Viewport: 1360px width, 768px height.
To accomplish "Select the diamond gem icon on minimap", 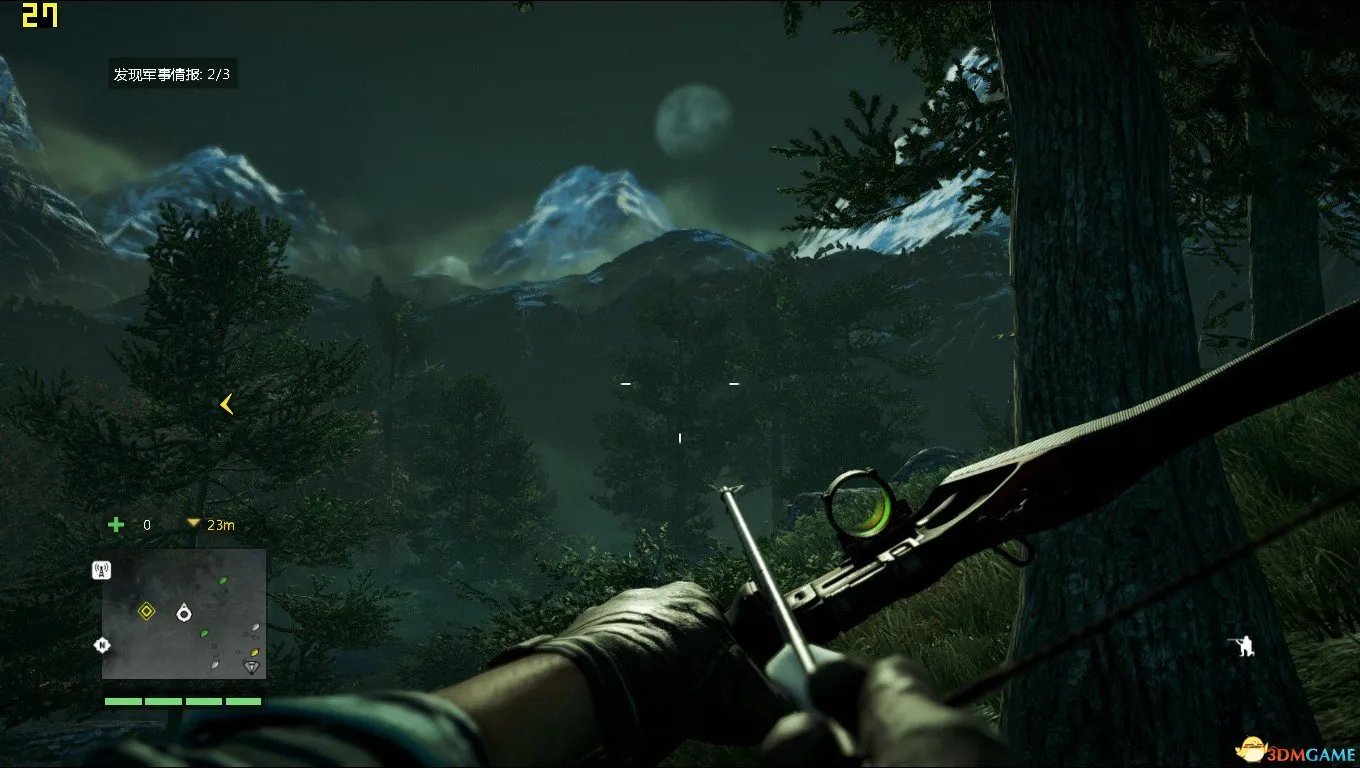I will [x=251, y=667].
